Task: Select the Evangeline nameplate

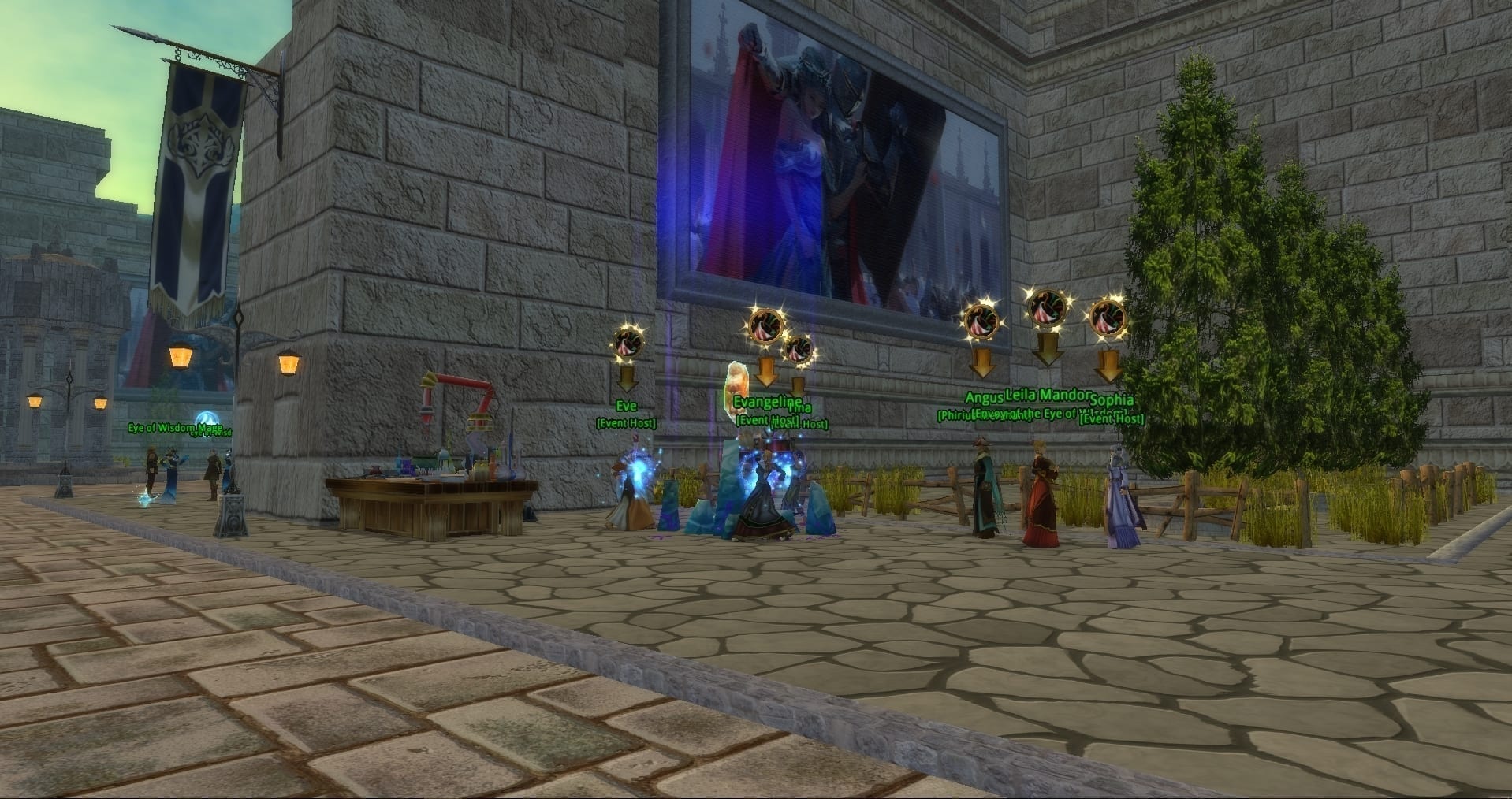Action: point(767,402)
